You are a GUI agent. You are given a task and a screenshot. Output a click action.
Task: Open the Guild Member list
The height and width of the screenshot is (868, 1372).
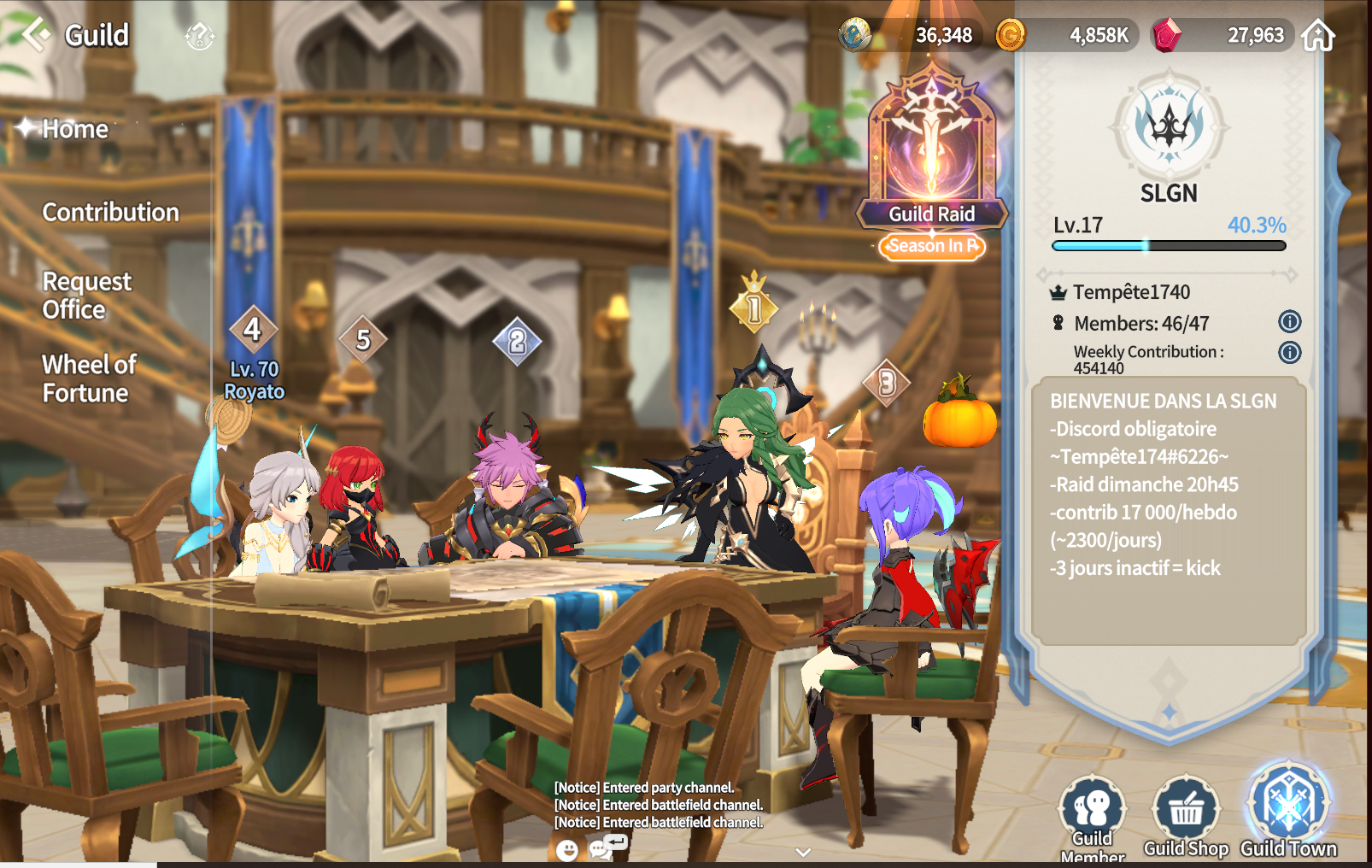click(x=1092, y=814)
